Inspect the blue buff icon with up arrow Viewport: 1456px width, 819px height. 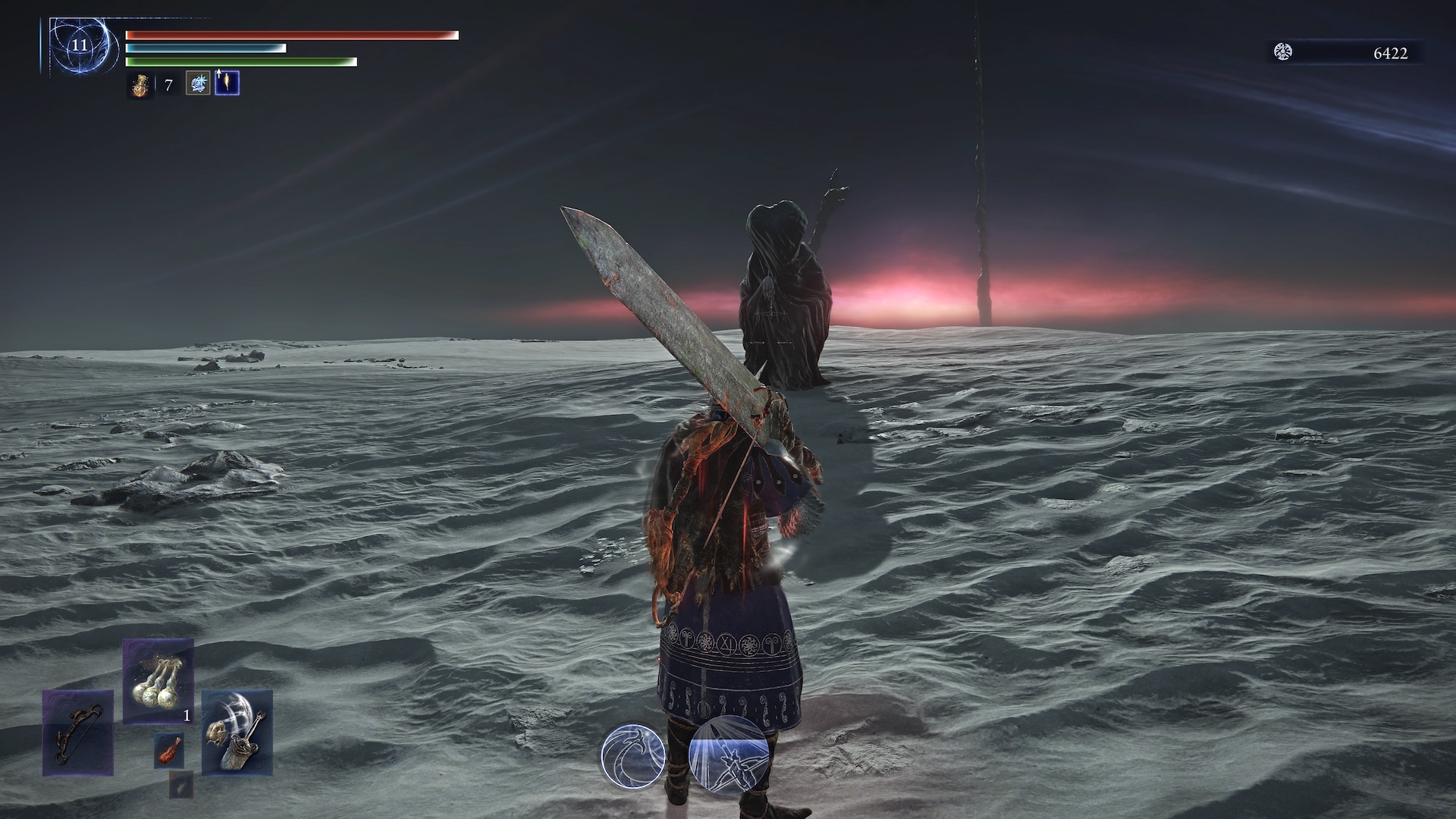[x=227, y=83]
